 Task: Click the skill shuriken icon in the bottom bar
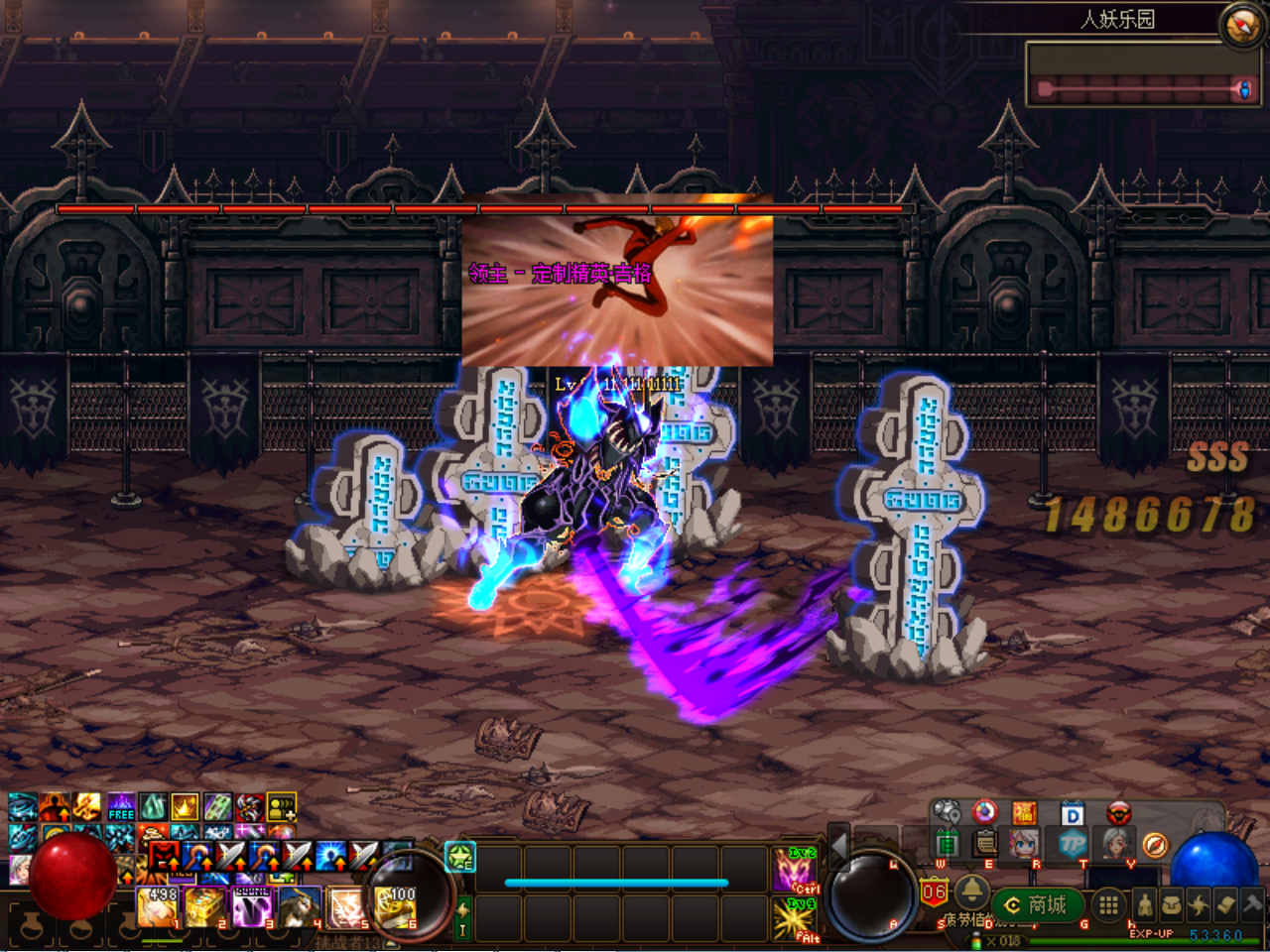click(1197, 904)
